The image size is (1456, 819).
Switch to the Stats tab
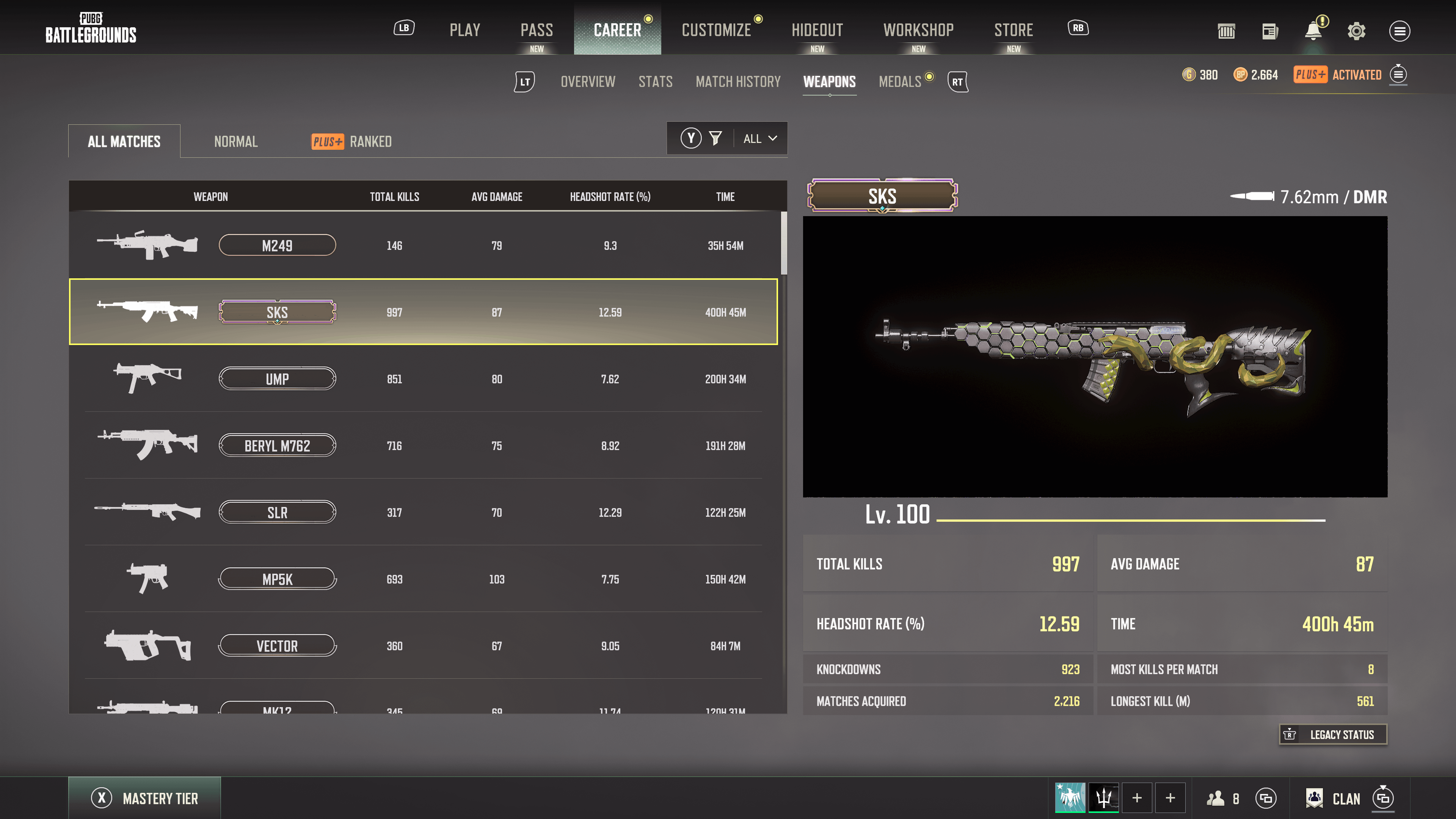[x=656, y=82]
